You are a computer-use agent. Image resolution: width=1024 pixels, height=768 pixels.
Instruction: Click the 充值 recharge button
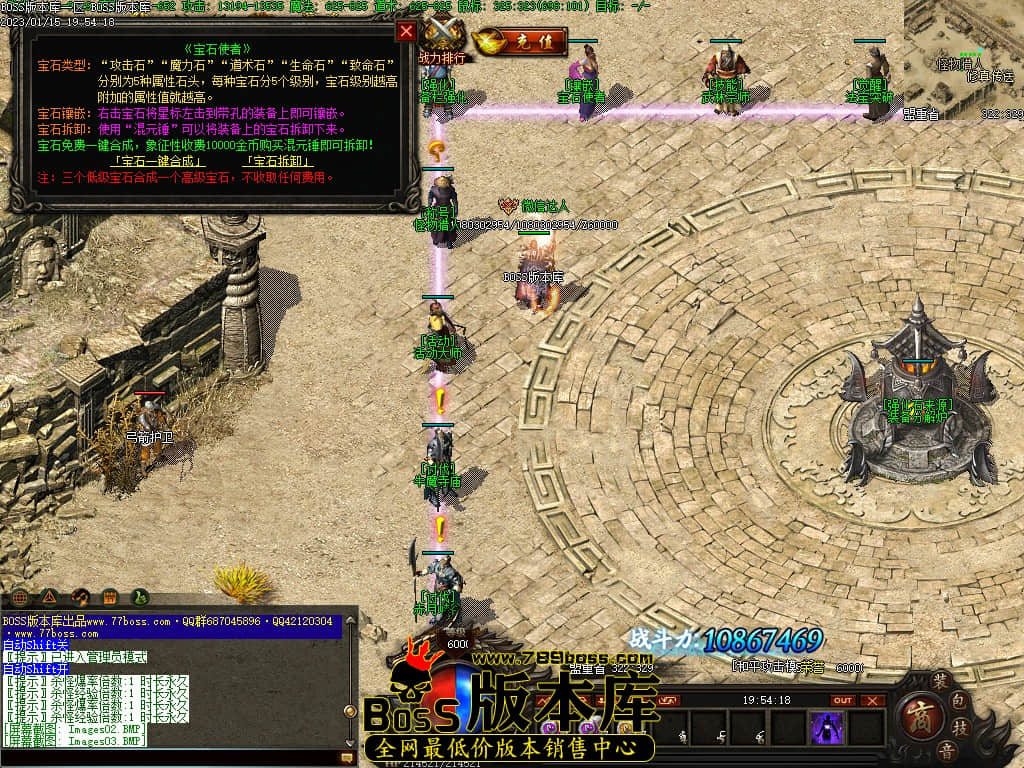click(520, 42)
